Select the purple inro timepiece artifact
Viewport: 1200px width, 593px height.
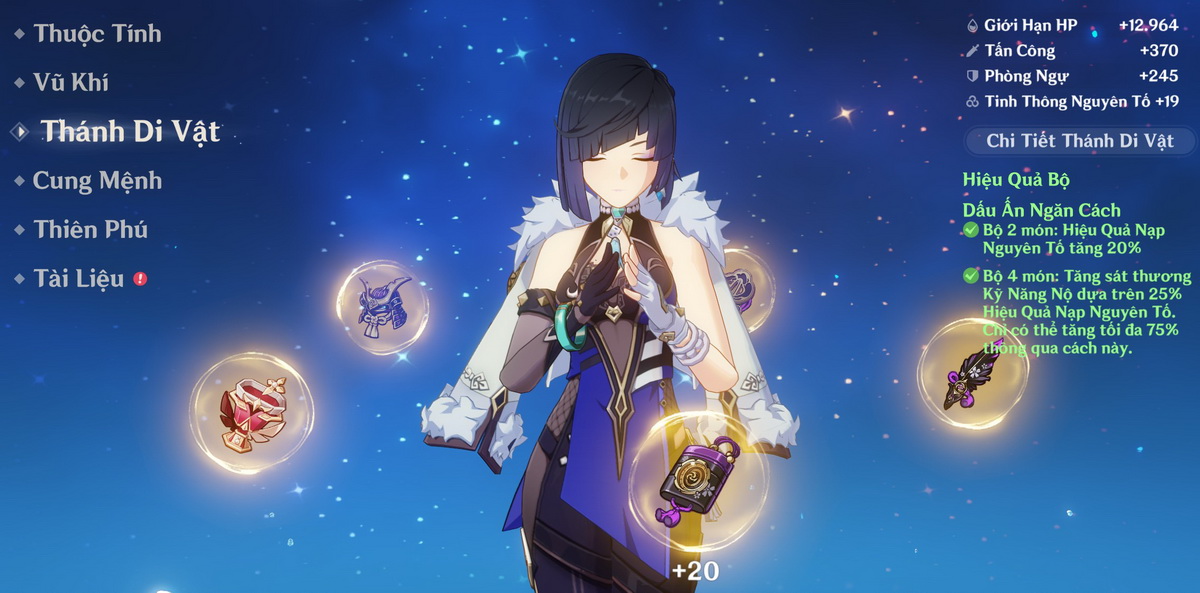pyautogui.click(x=698, y=482)
